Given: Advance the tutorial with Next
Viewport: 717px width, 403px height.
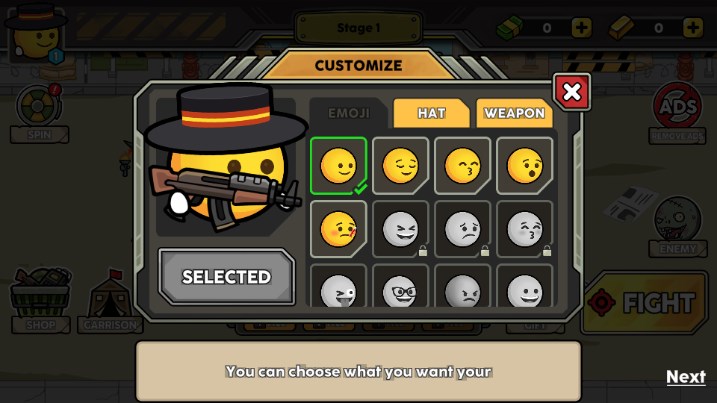Looking at the screenshot, I should (685, 376).
